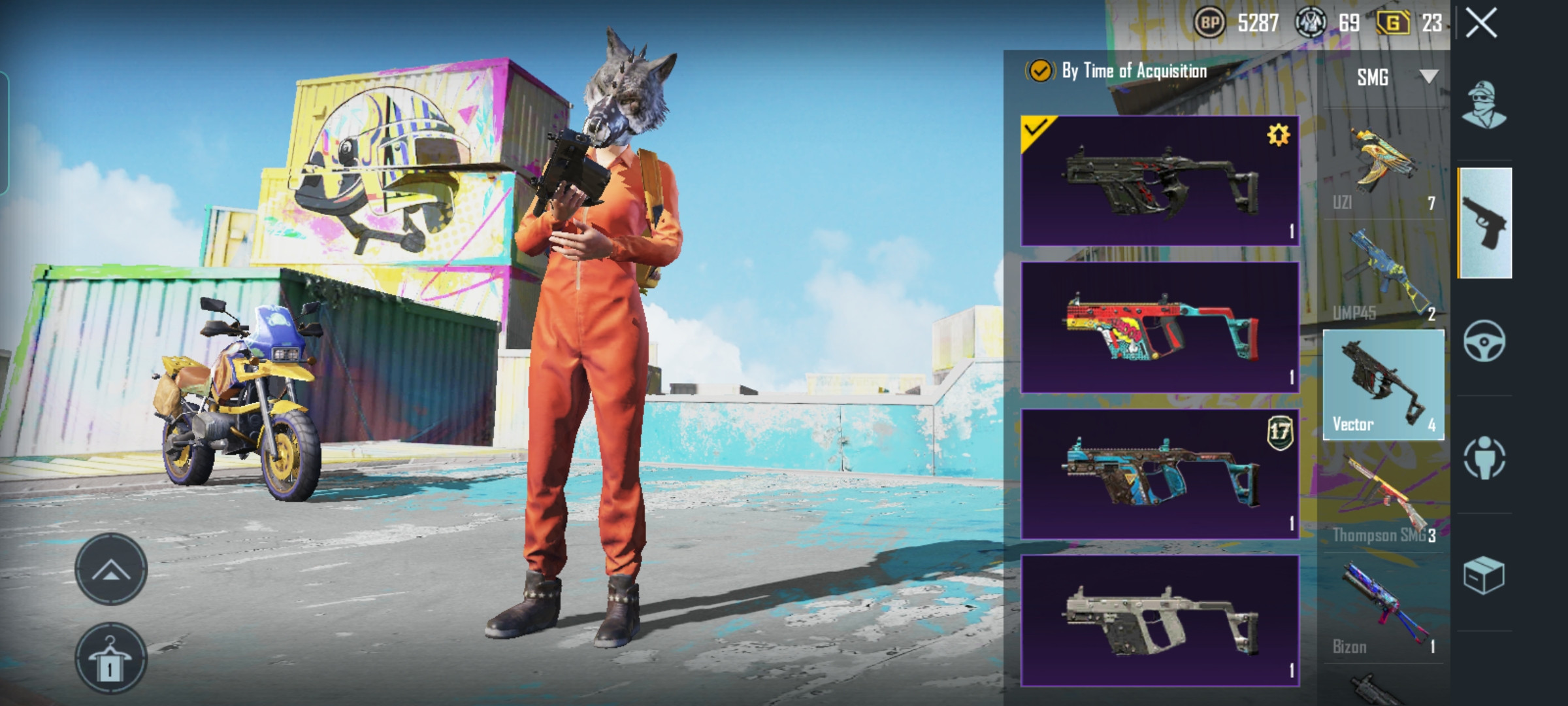This screenshot has height=706, width=1568.
Task: Open the crate box tab
Action: (1484, 575)
